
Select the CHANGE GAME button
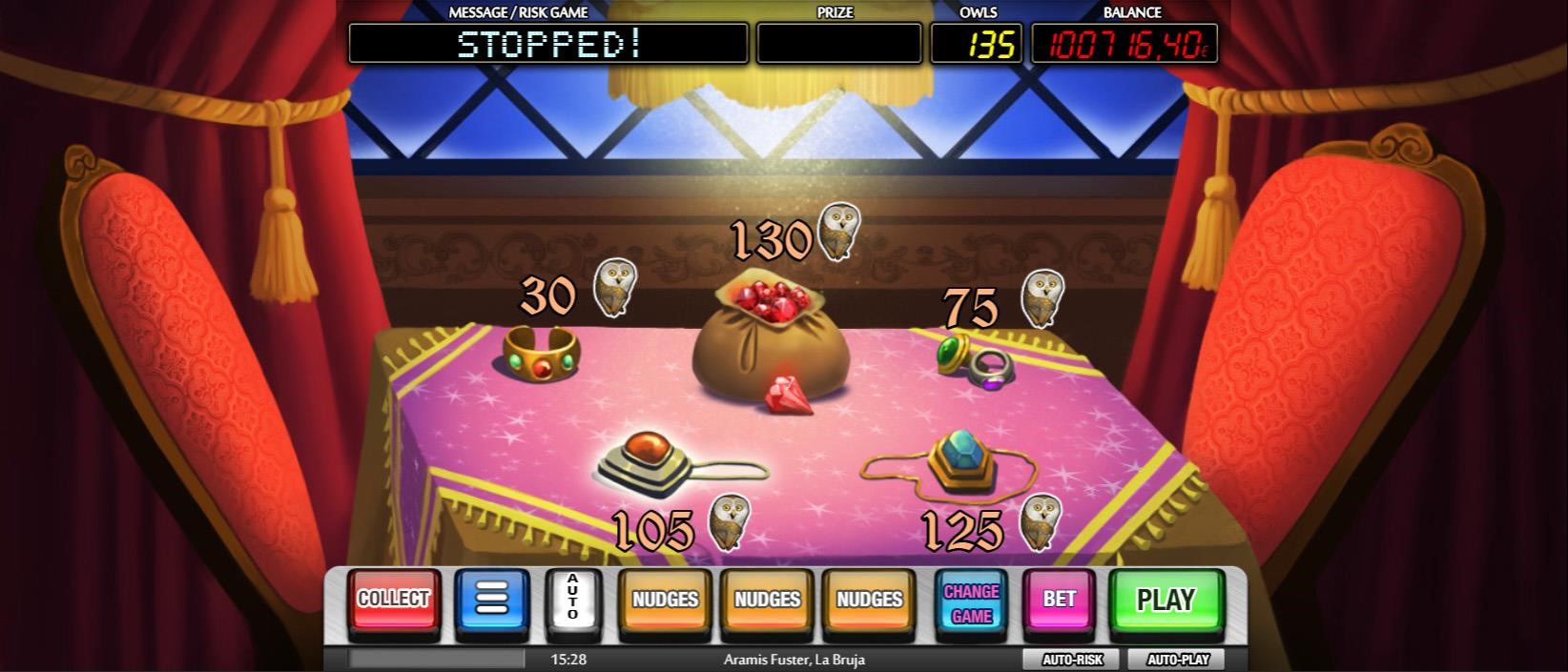971,602
